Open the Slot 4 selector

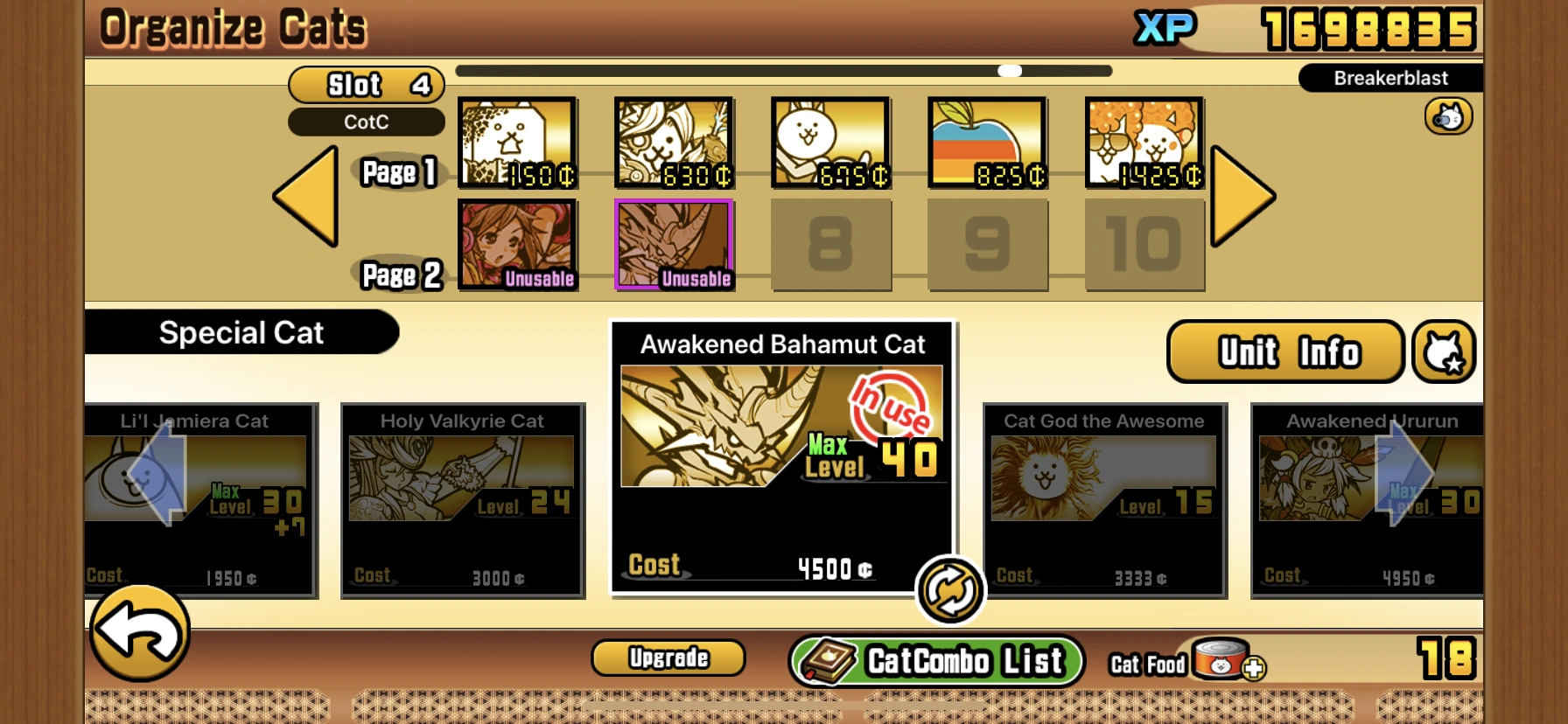click(366, 84)
